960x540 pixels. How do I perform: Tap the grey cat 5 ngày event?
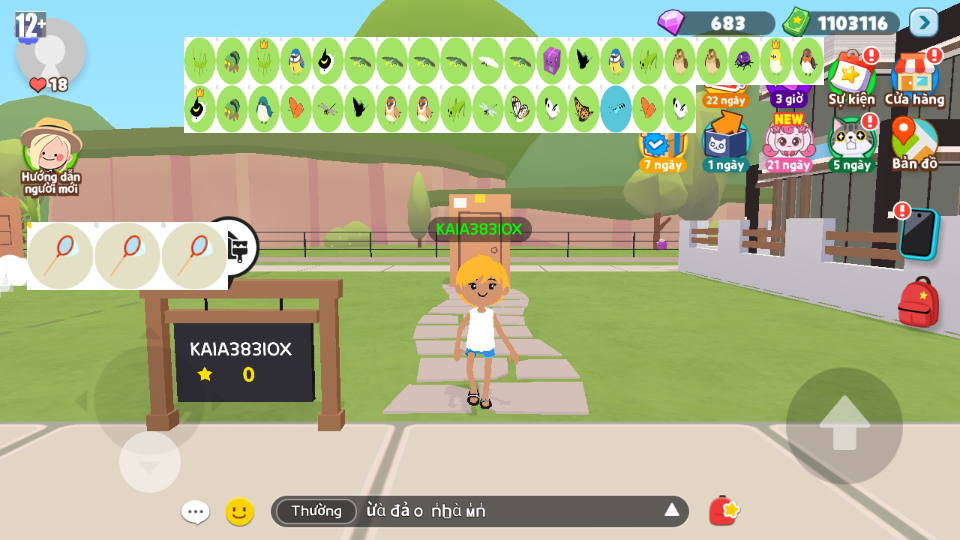[851, 142]
